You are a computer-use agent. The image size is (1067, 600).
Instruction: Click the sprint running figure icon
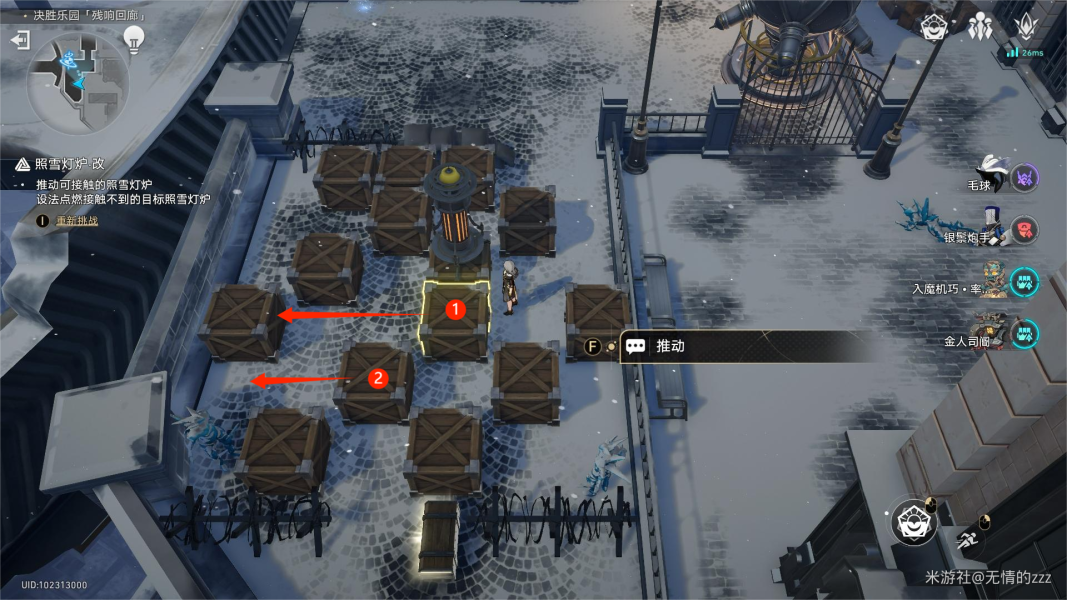(967, 541)
